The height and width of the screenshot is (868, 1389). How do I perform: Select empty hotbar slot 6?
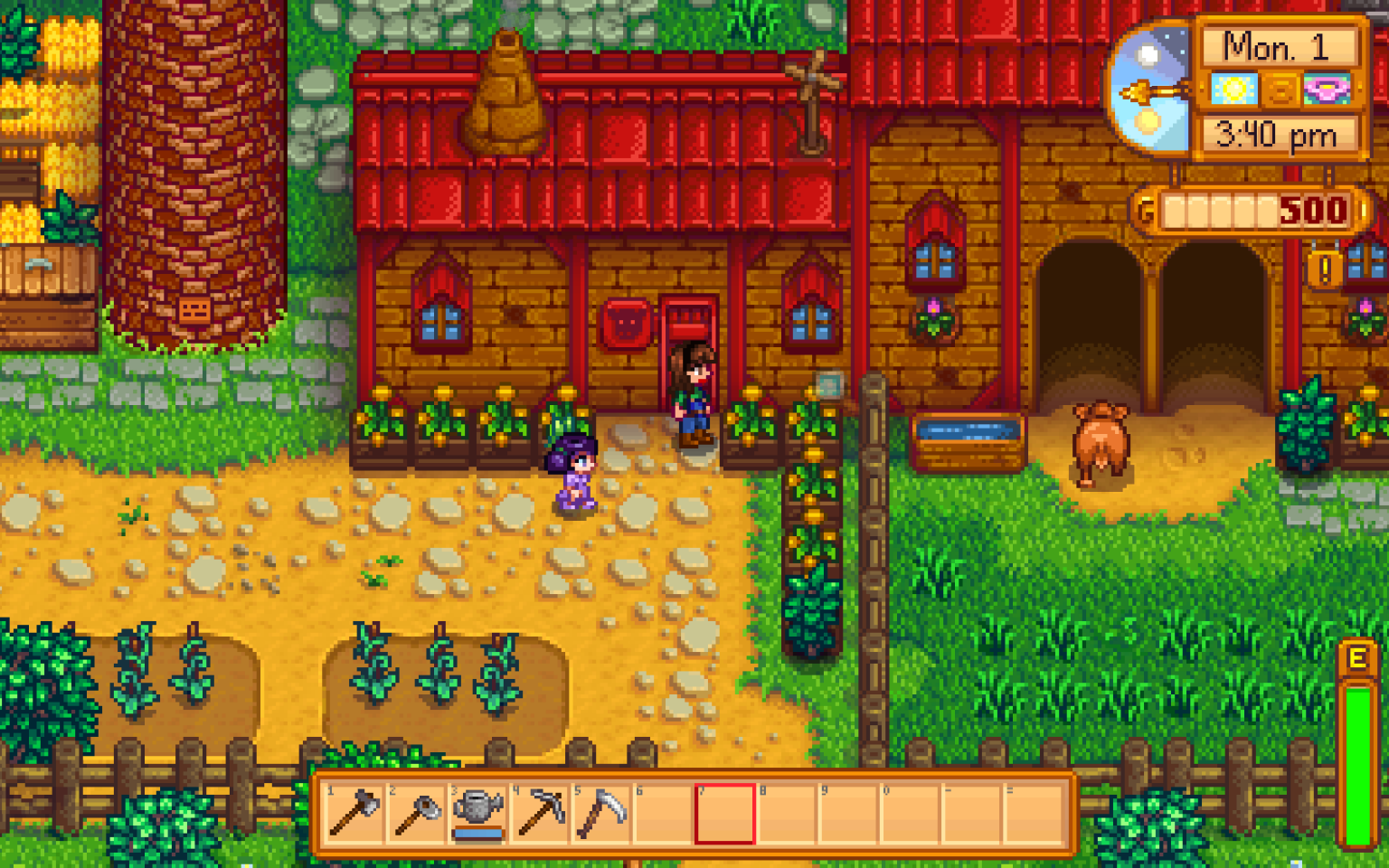coord(662,814)
